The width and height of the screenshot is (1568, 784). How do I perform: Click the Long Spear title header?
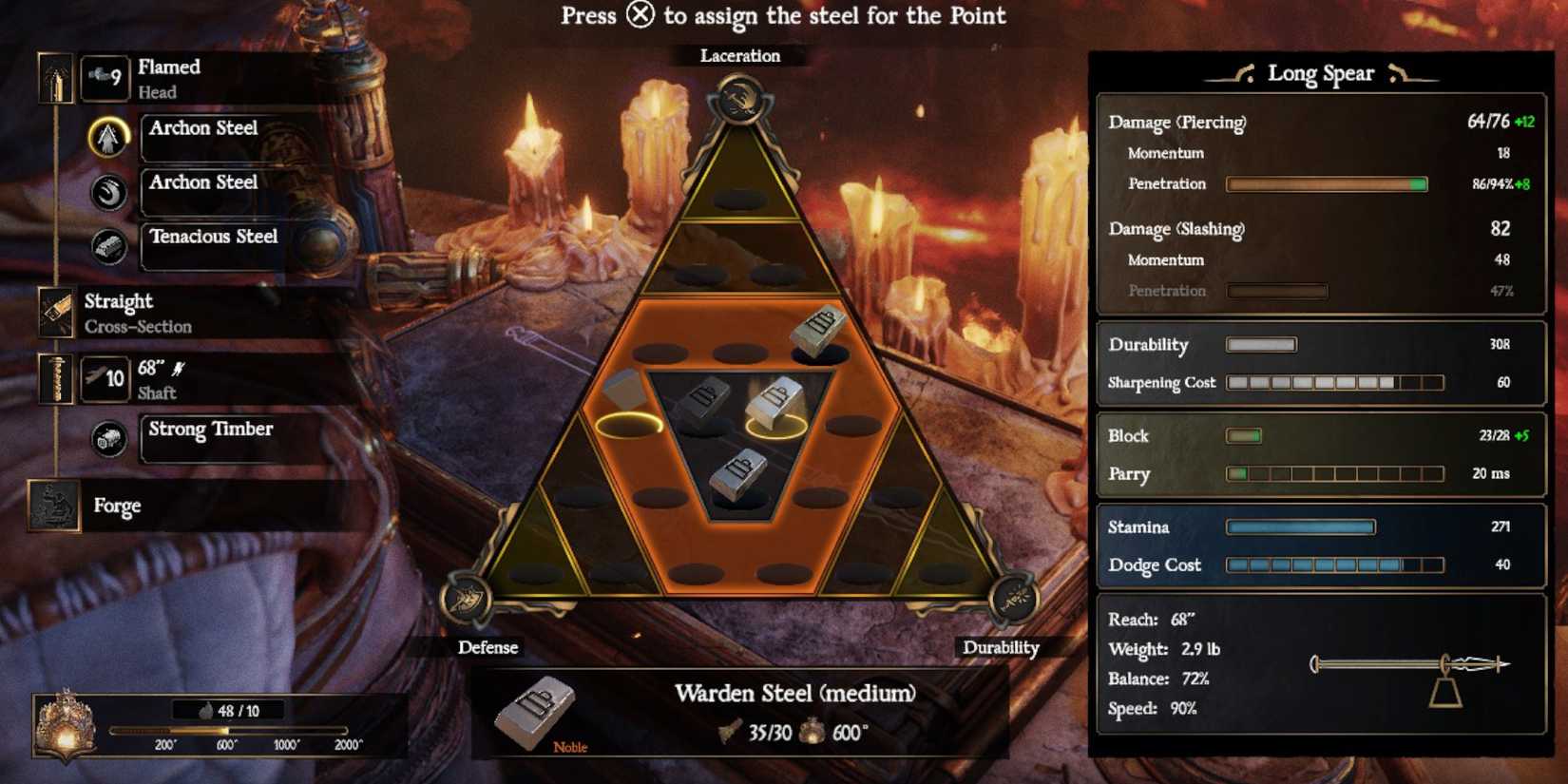click(1322, 73)
